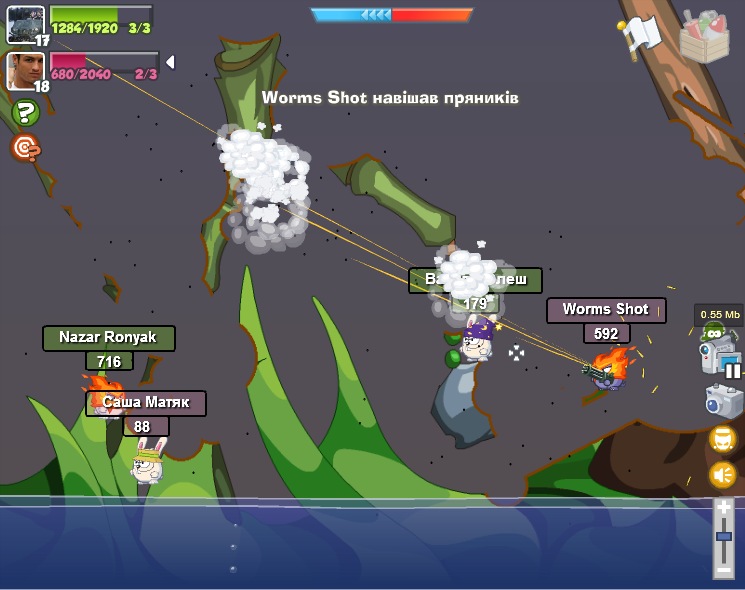Screen dimensions: 745x590
Task: Zoom out with the minus button
Action: pyautogui.click(x=723, y=569)
